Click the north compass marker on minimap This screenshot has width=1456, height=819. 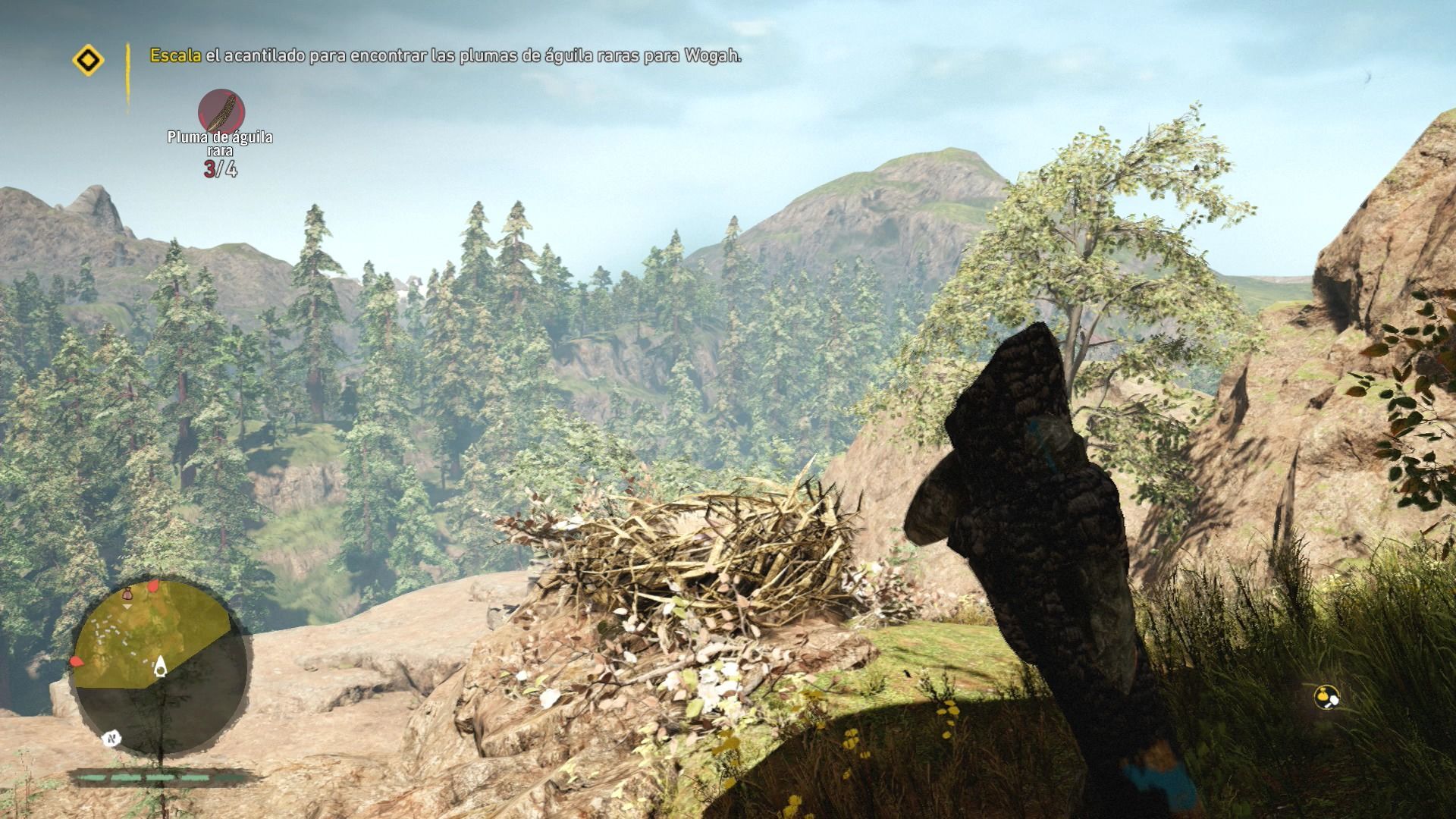(x=112, y=736)
